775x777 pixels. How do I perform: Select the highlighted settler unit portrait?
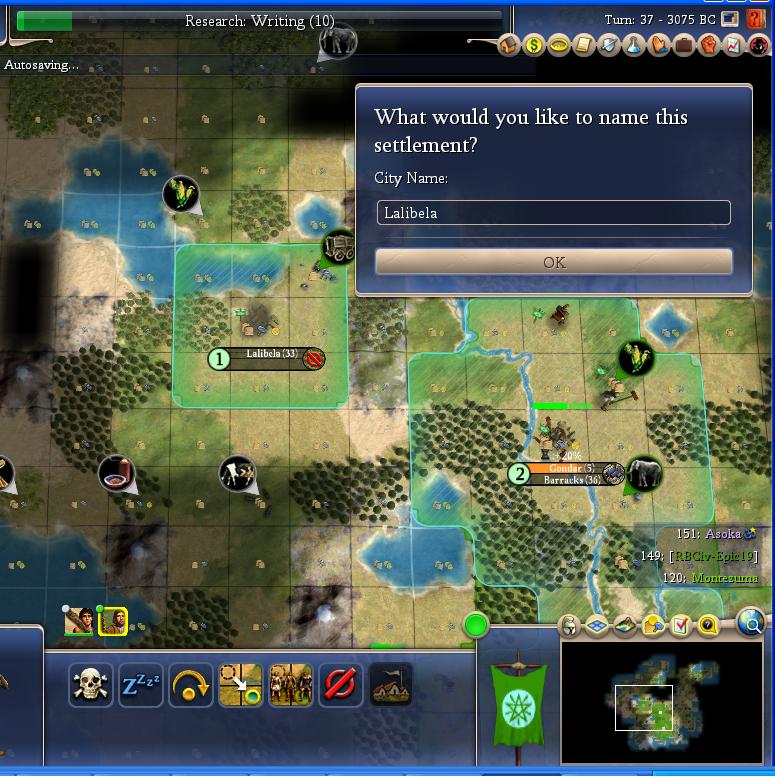point(112,622)
